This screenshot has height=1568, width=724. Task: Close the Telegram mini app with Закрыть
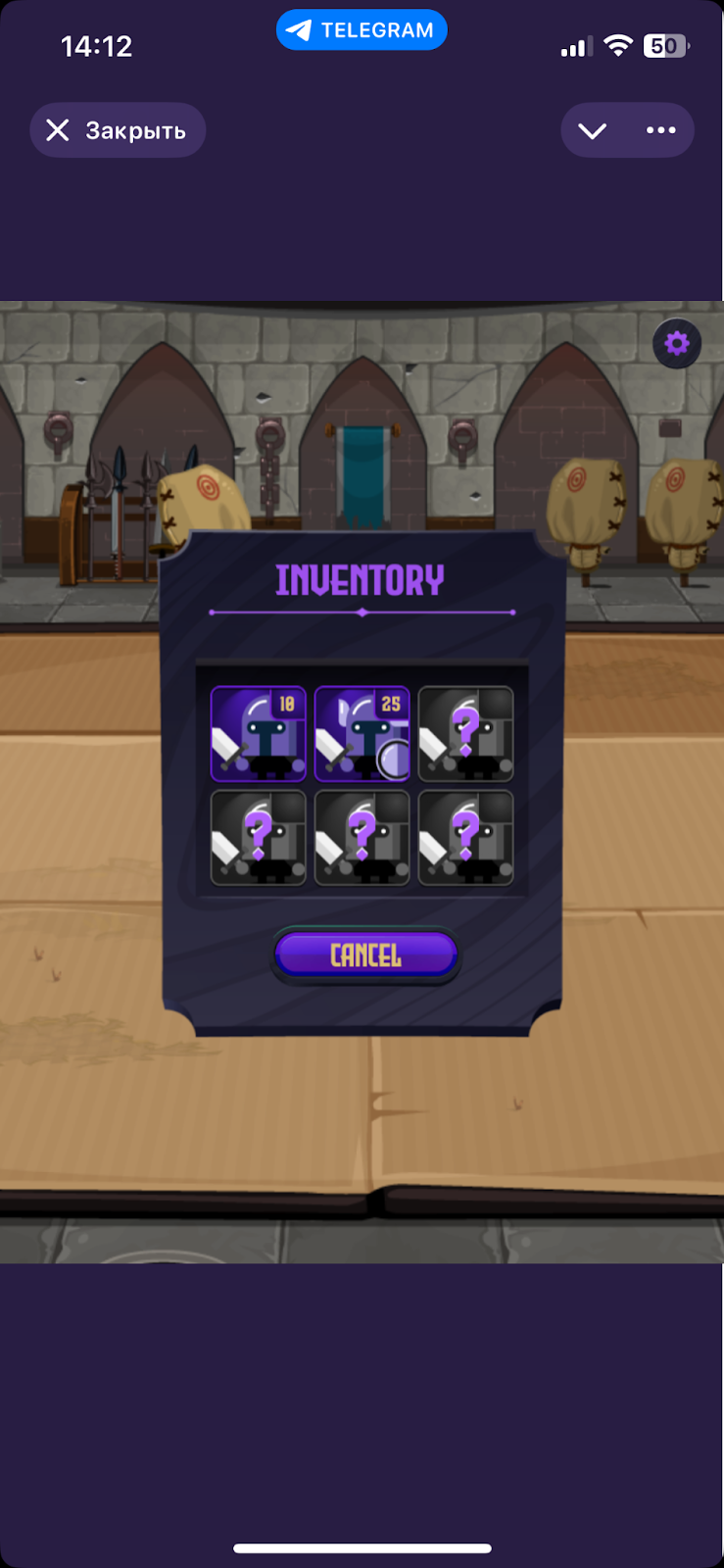118,130
